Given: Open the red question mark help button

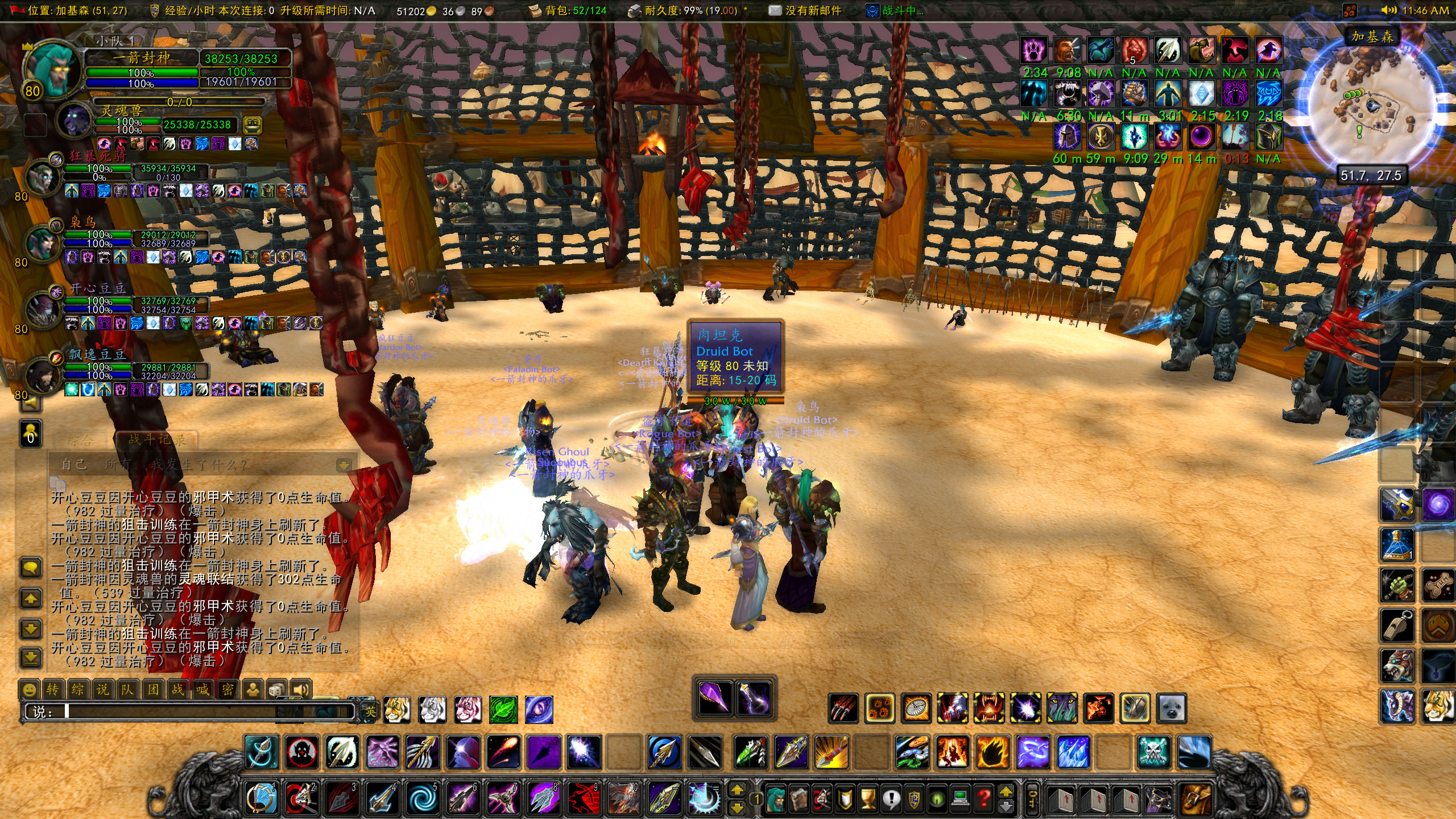Looking at the screenshot, I should click(x=984, y=799).
